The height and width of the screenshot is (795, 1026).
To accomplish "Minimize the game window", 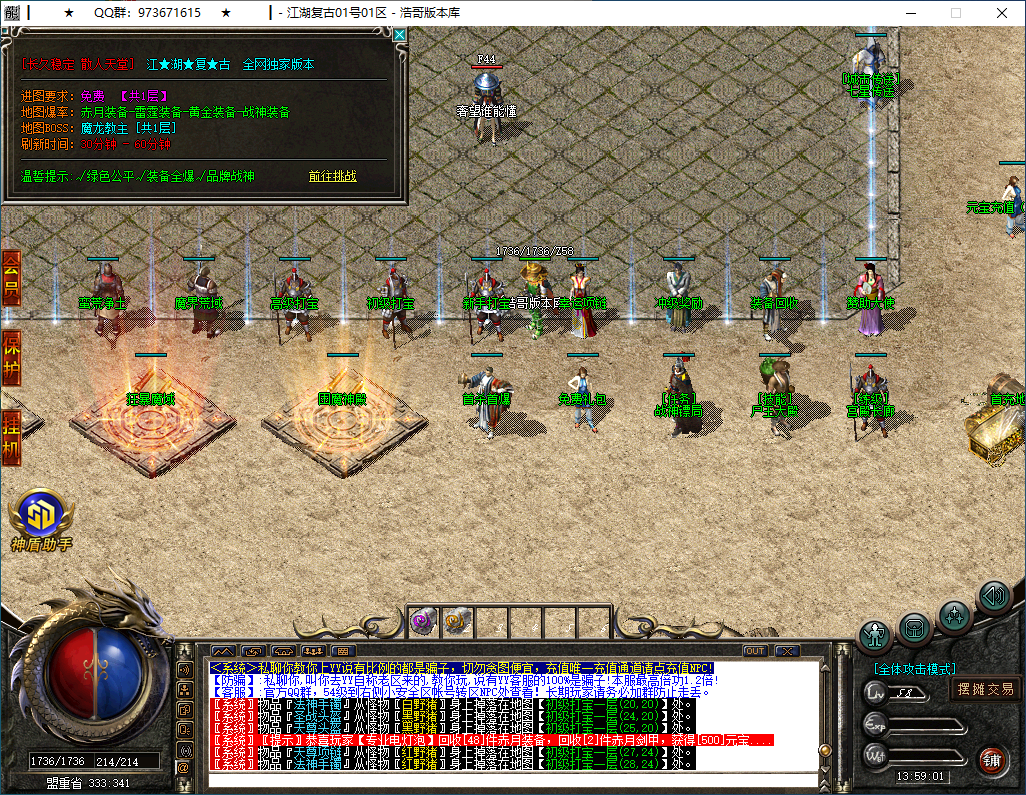I will point(909,13).
